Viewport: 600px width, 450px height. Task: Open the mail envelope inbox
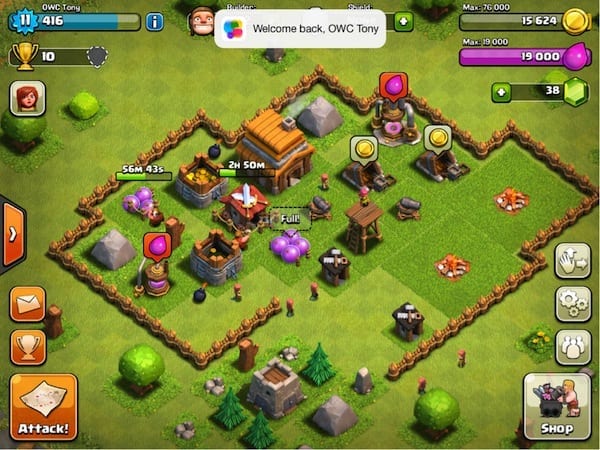coord(28,301)
